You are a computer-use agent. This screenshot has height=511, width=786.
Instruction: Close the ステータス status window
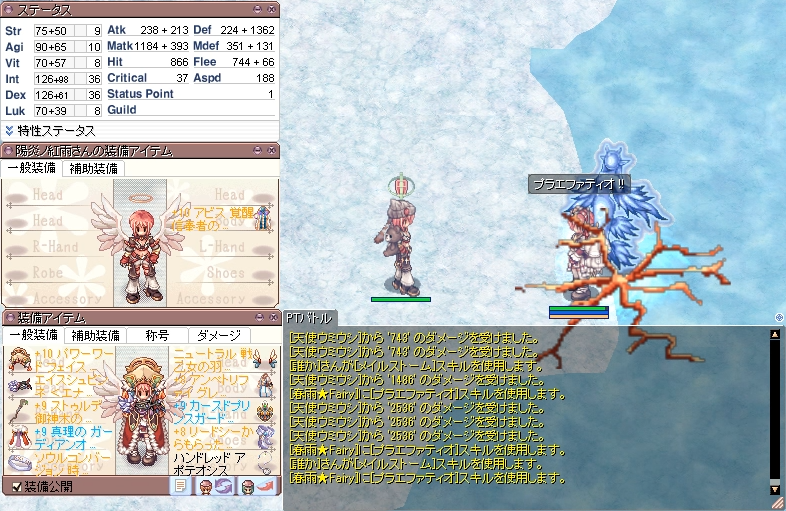click(273, 10)
